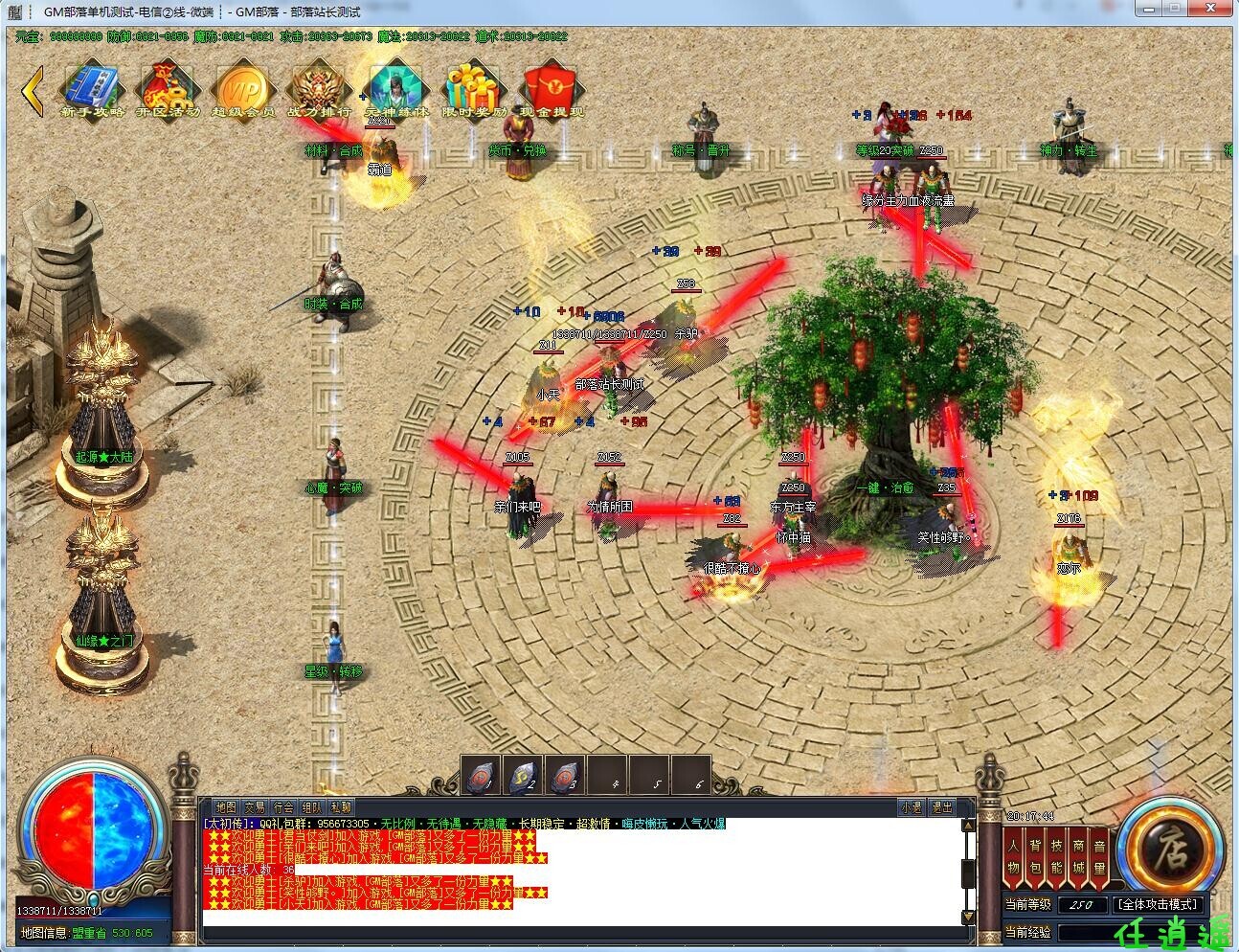
Task: Select the 私聊 private chat tab
Action: (340, 807)
